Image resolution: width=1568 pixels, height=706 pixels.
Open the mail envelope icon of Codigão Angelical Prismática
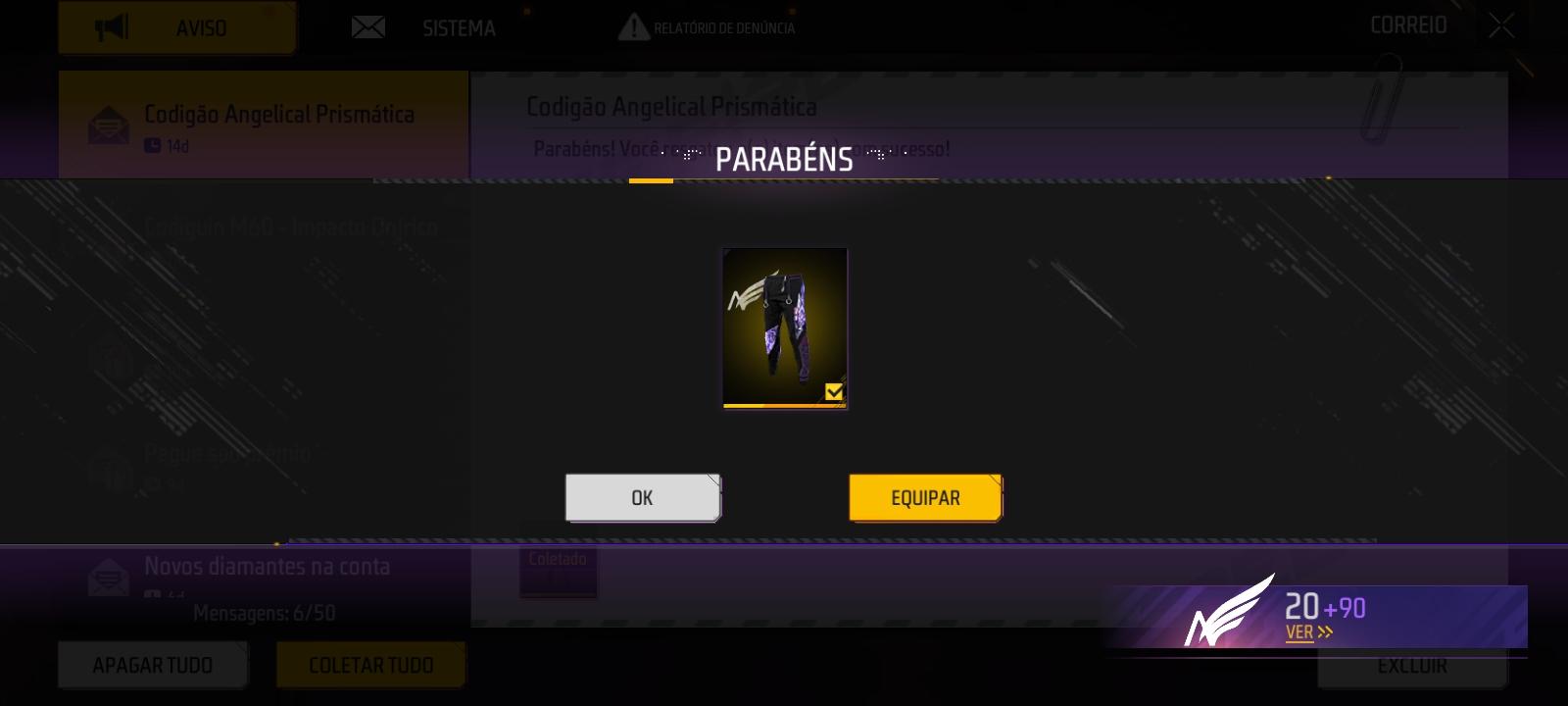coord(111,123)
